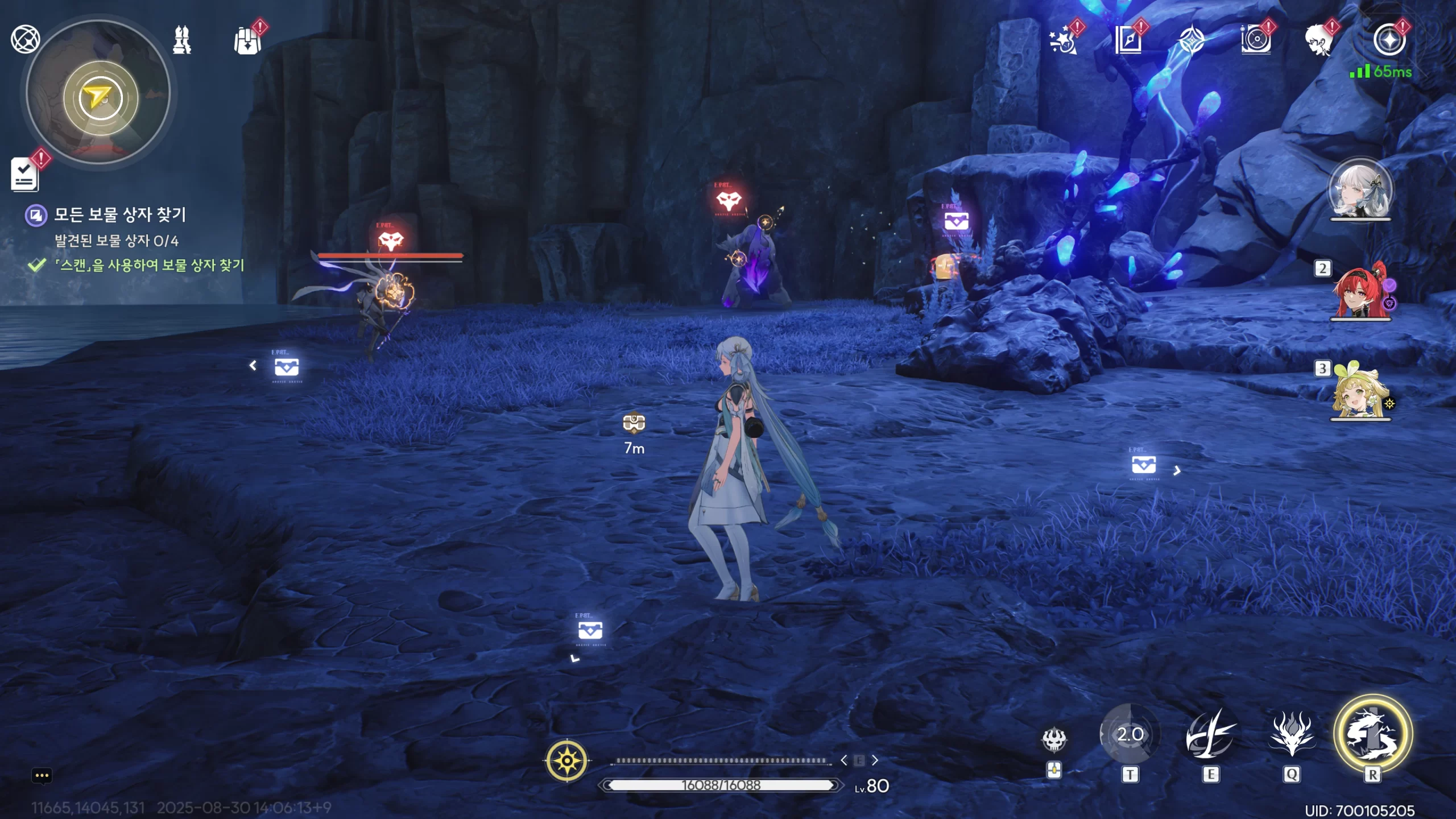Viewport: 1456px width, 819px height.
Task: Click the globe icon beside the minimap
Action: pos(25,39)
